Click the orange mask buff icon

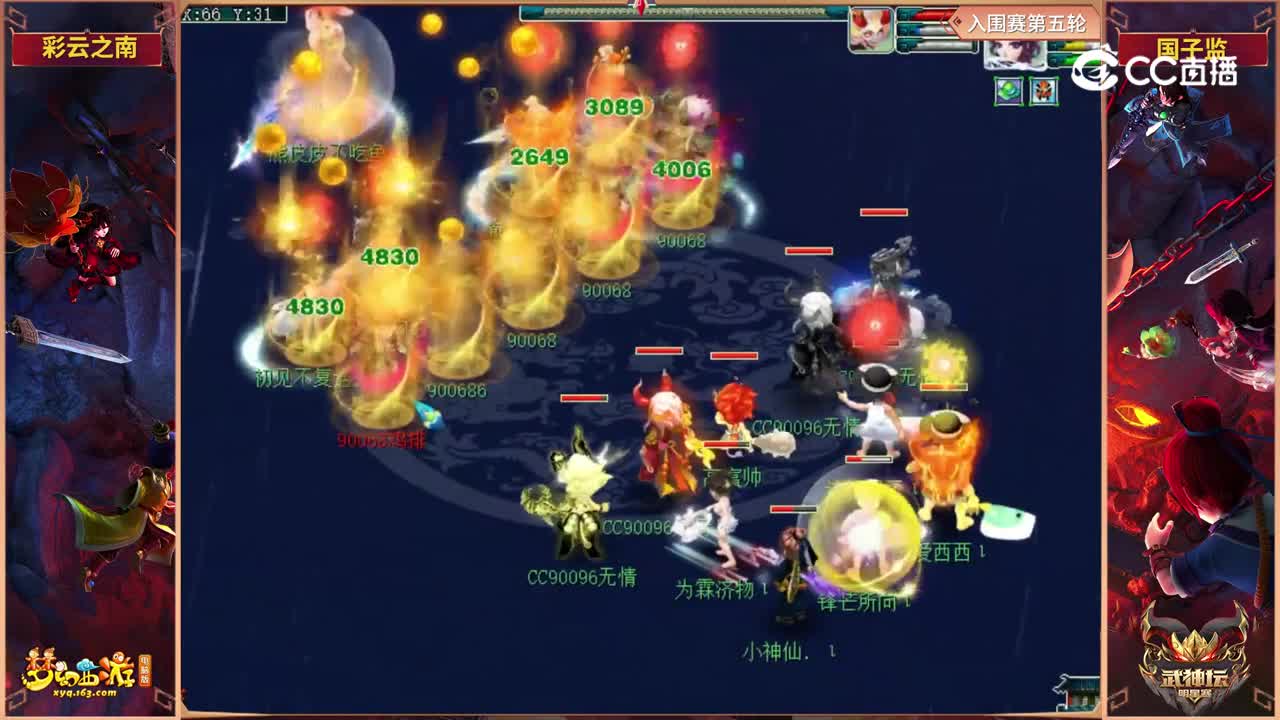point(1042,91)
